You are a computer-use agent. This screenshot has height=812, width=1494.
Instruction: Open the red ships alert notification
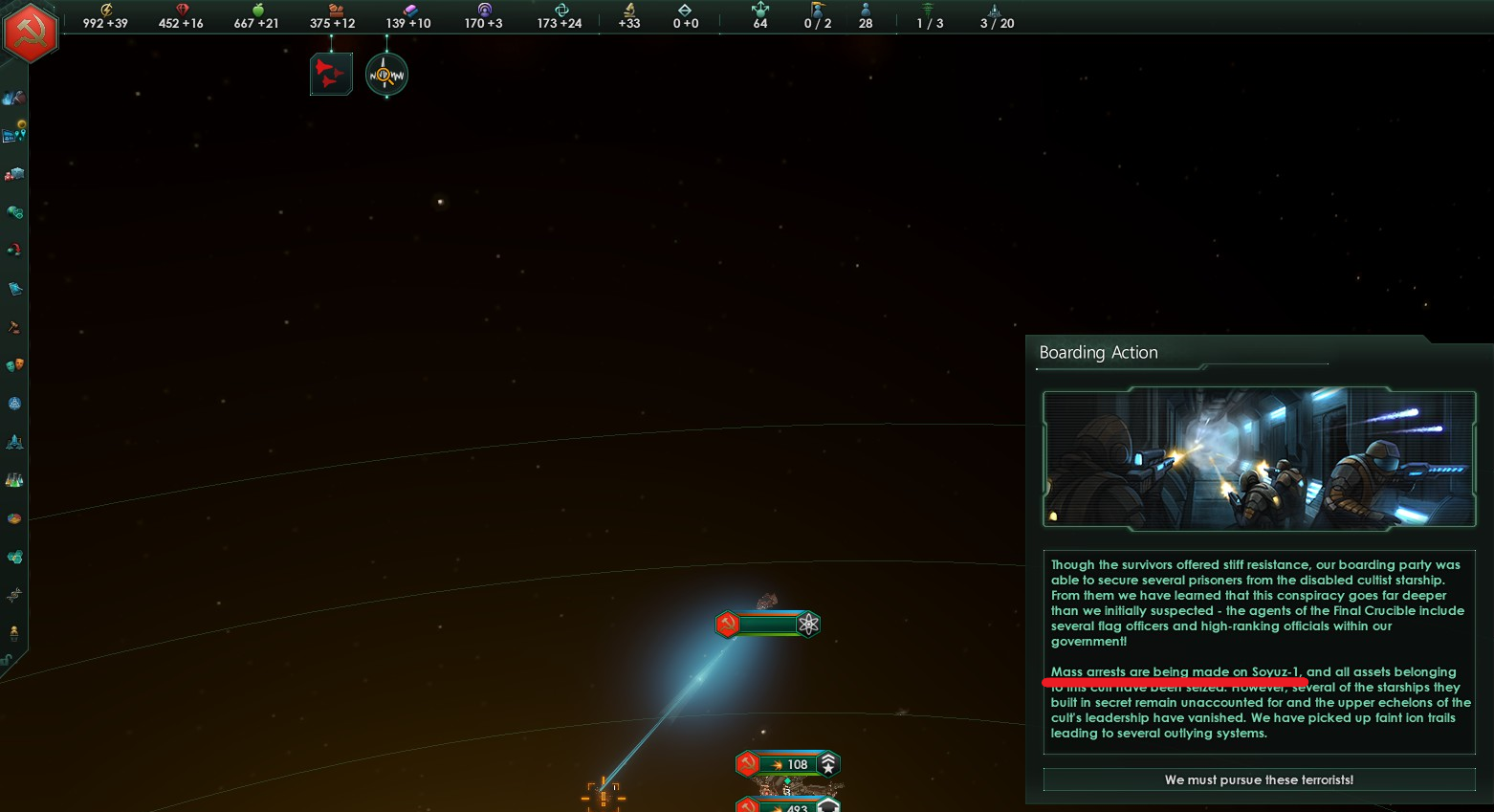(331, 75)
